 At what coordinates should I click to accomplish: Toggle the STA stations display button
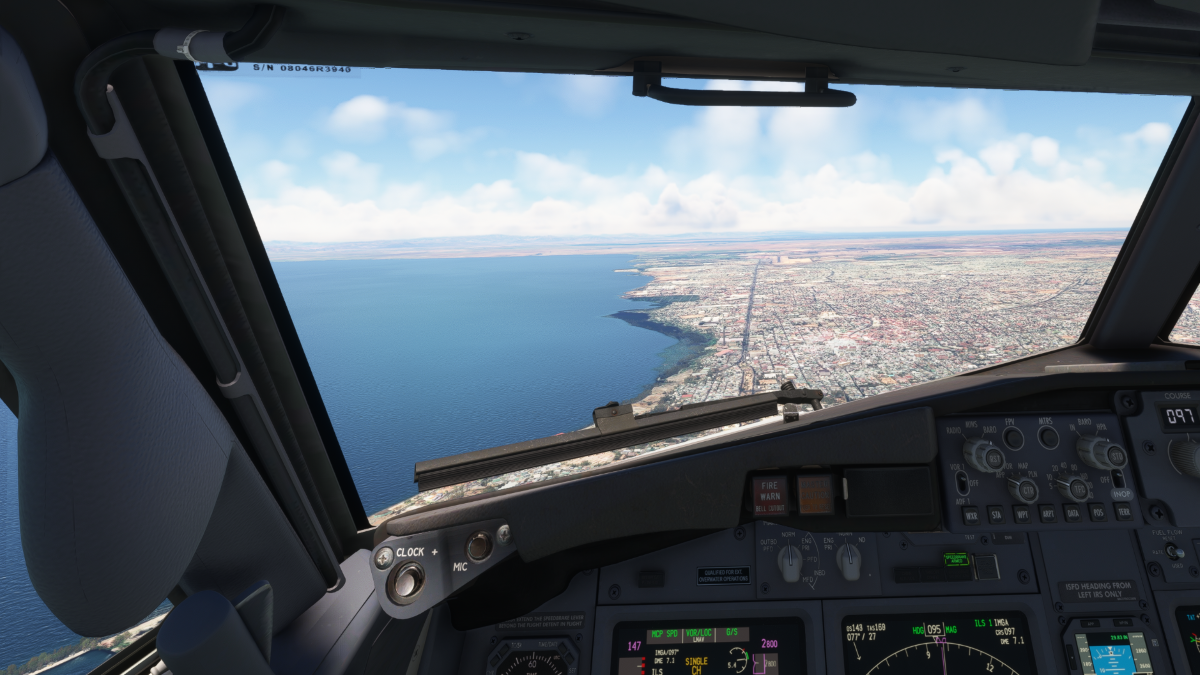coord(997,515)
